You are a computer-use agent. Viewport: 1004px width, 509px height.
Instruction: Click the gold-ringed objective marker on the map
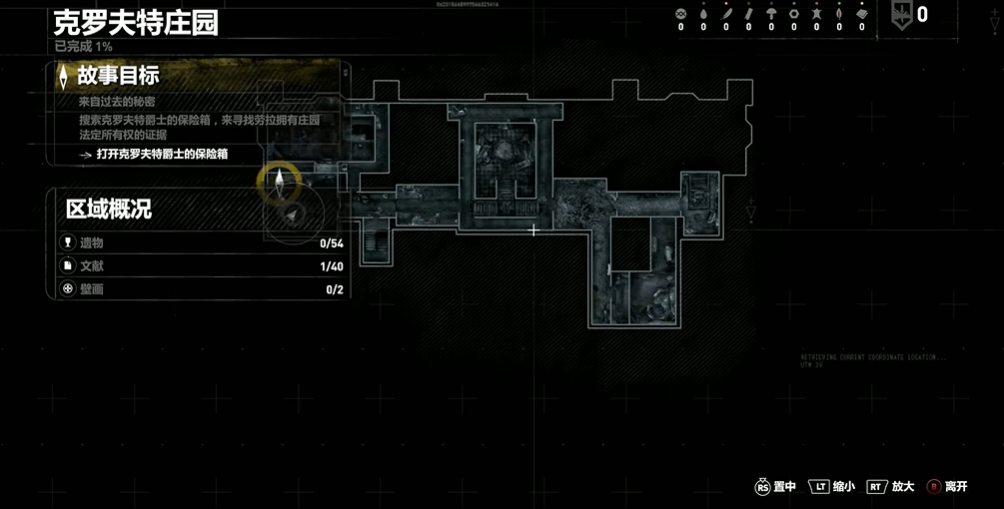click(279, 180)
